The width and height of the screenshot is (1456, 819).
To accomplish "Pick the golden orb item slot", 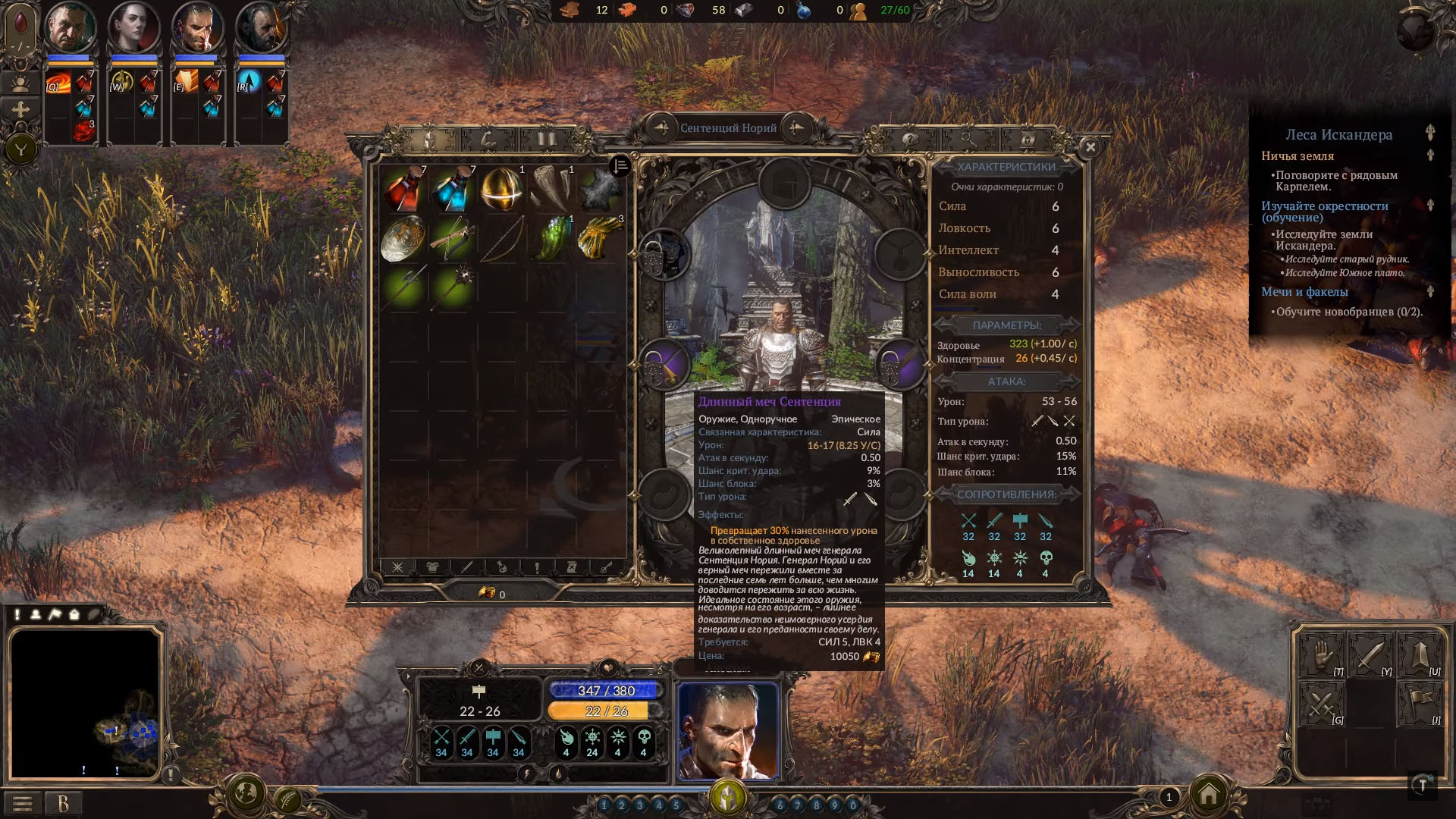I will 501,190.
